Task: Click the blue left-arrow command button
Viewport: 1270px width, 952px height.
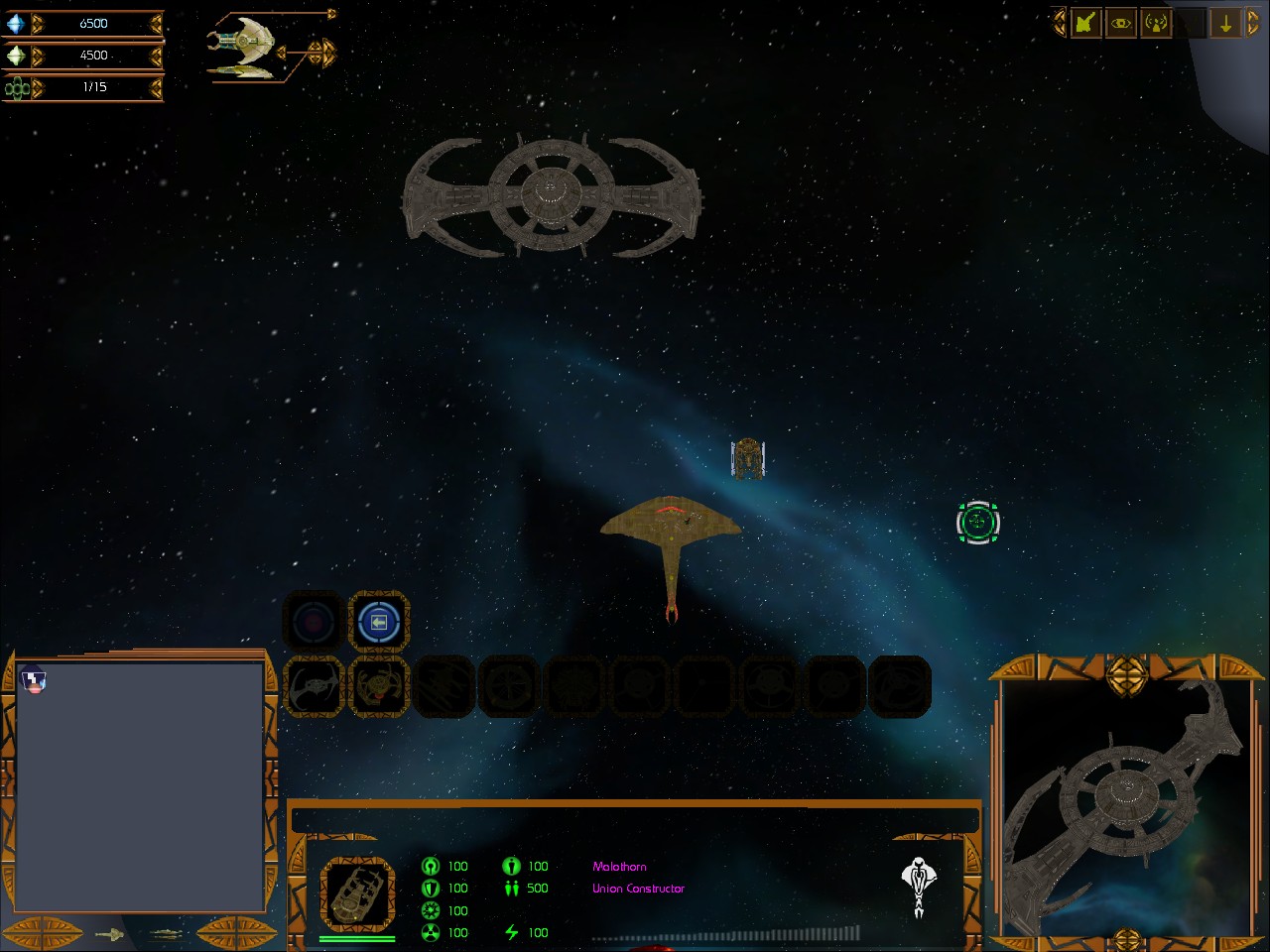Action: [x=378, y=622]
